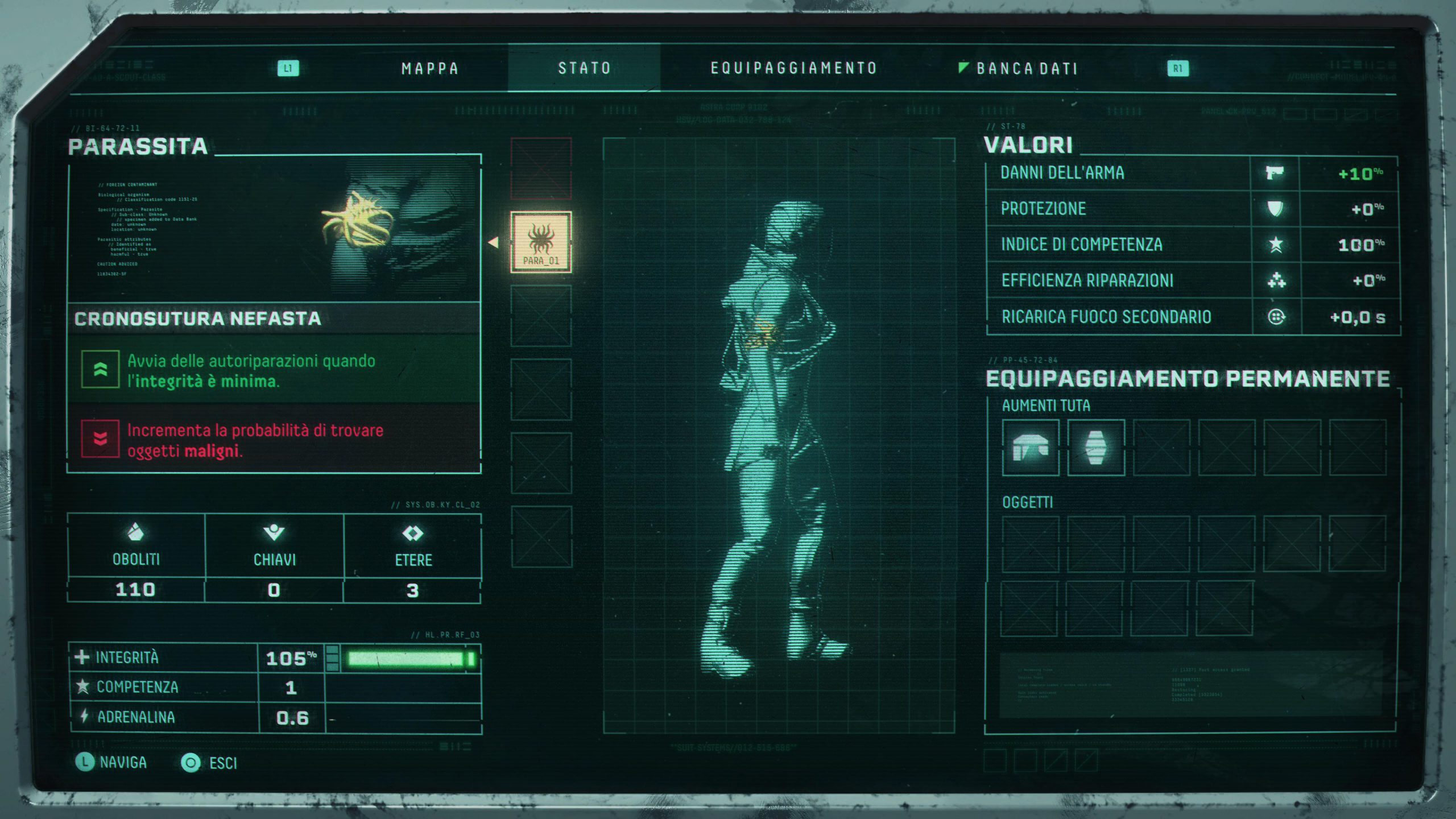Go to the Banca Dati tab
The width and height of the screenshot is (1456, 819).
coord(1027,69)
